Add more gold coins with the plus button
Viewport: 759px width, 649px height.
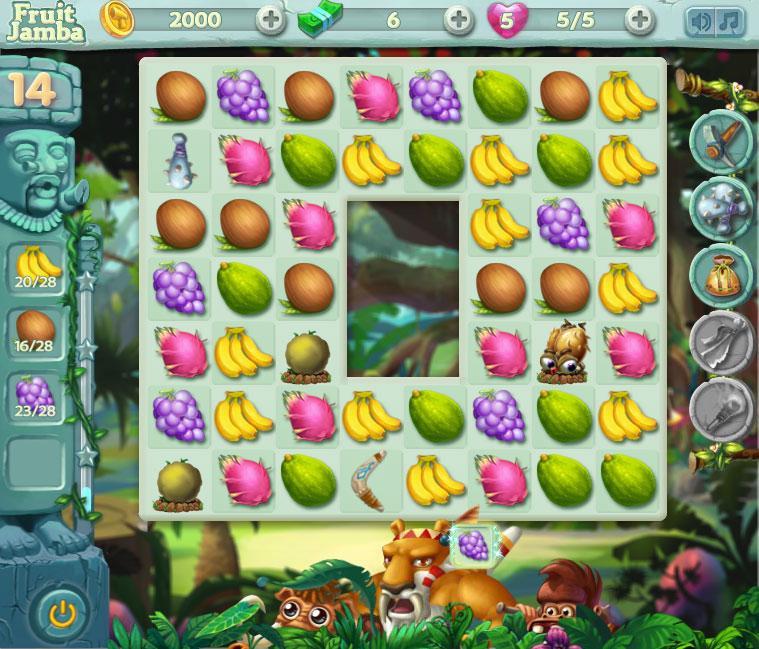pos(270,19)
